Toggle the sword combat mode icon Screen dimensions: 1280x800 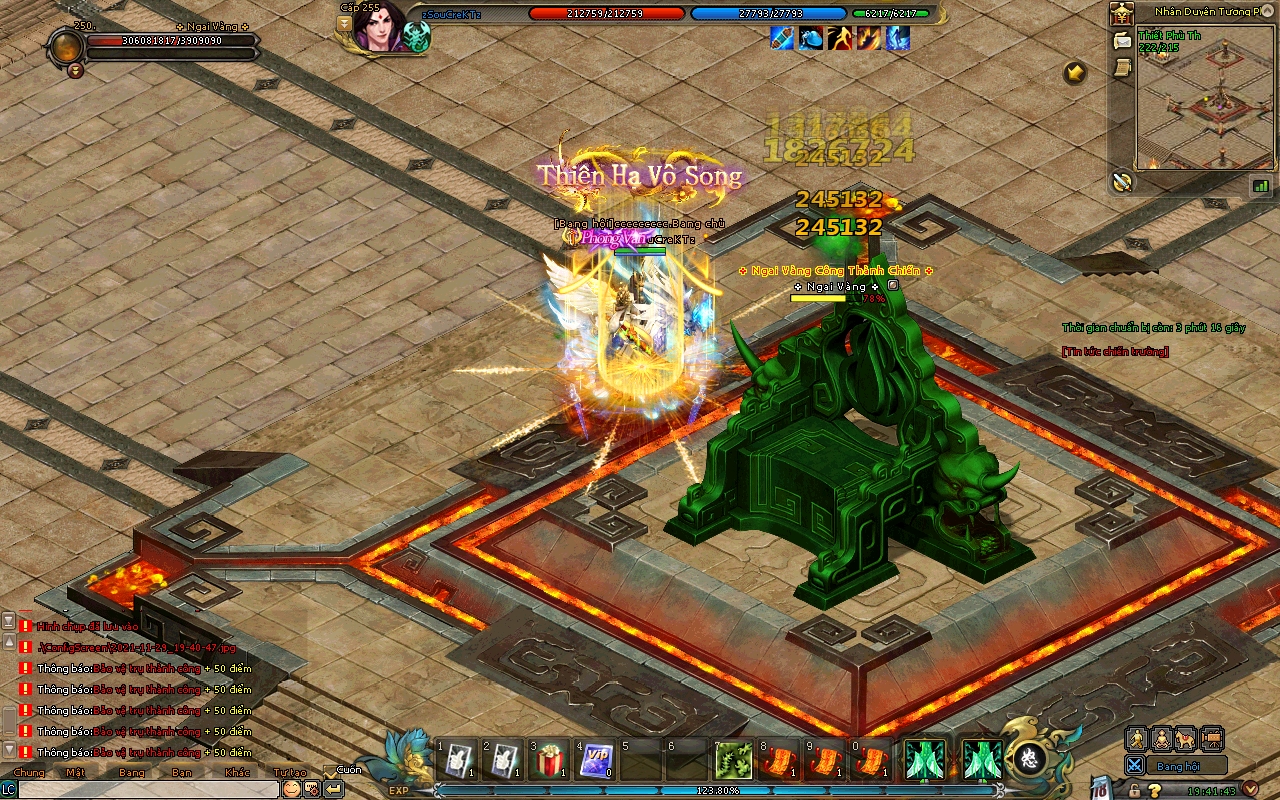coord(1135,765)
